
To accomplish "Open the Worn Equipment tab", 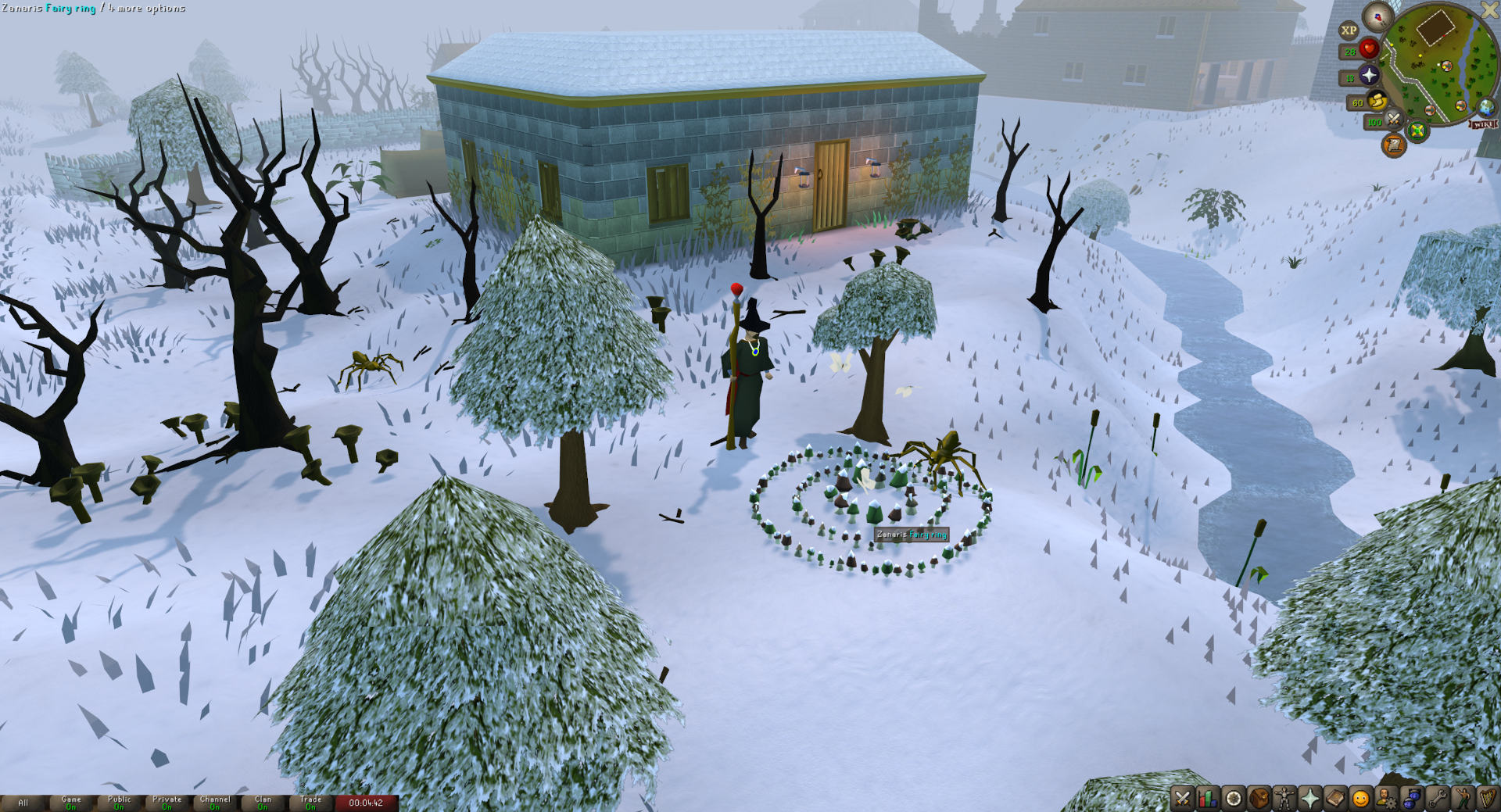I will [x=1283, y=797].
